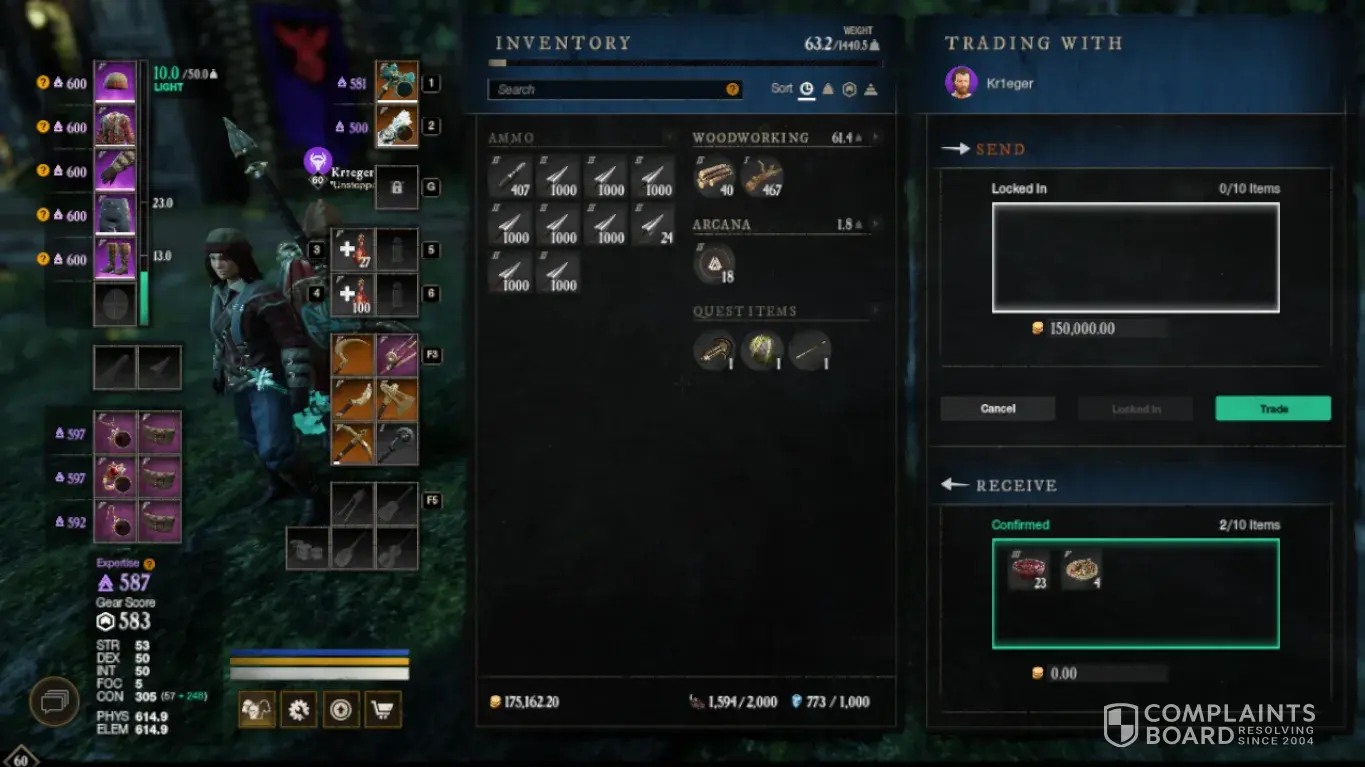Select the equipped gloves slot

[x=115, y=170]
